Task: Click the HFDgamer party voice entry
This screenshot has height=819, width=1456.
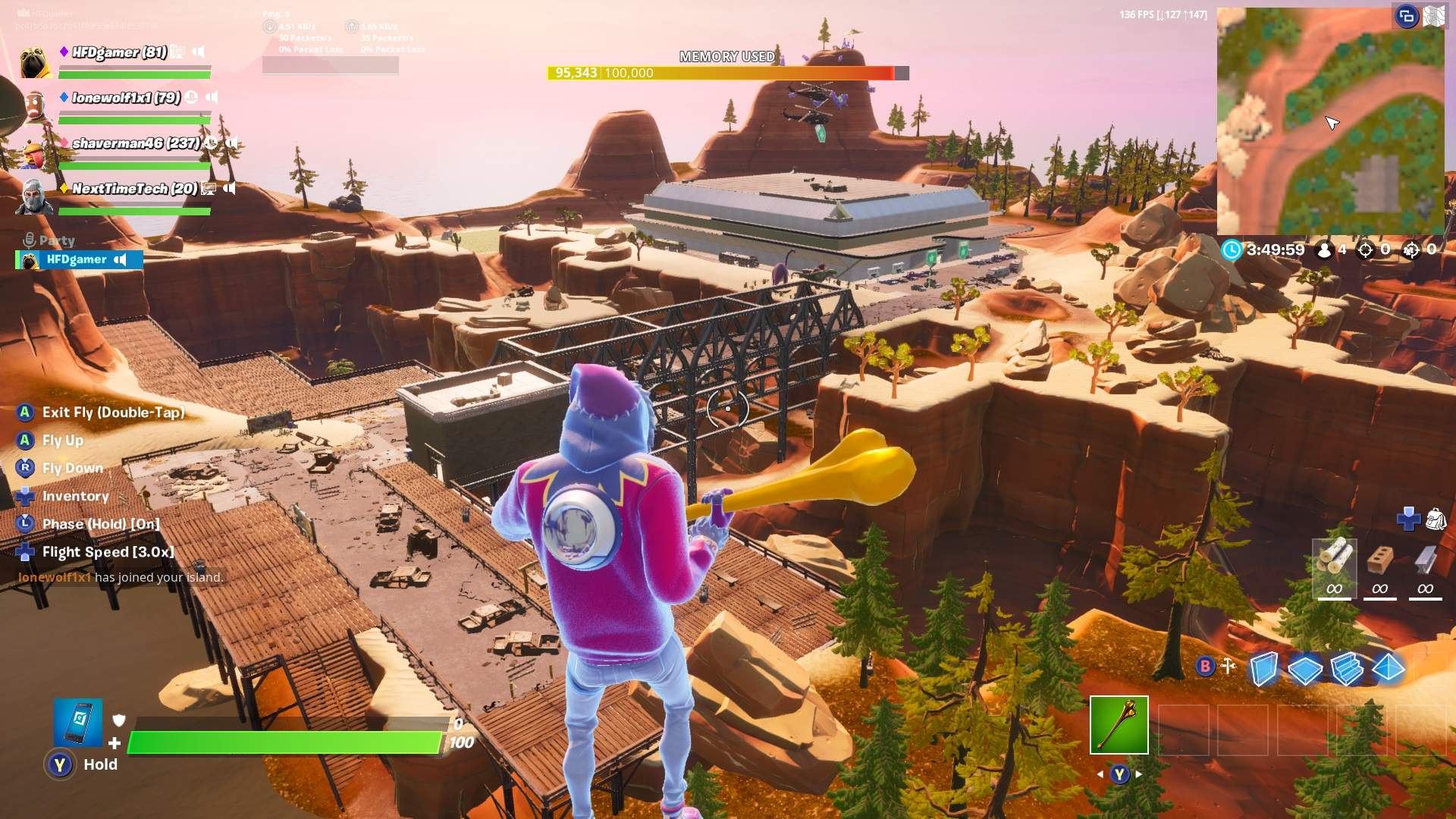Action: click(x=79, y=259)
